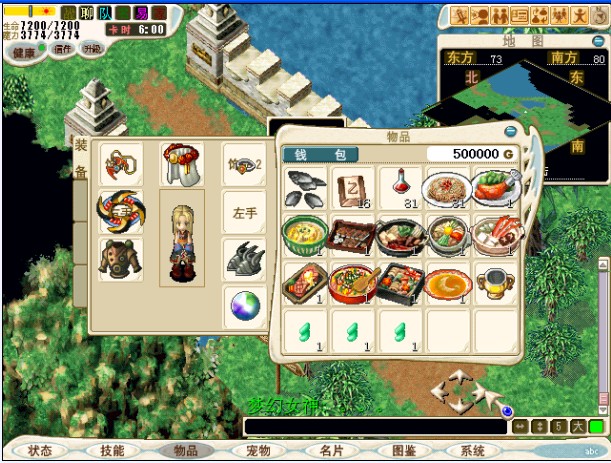
Task: Open the 名片 (Name Card) menu
Action: click(330, 451)
